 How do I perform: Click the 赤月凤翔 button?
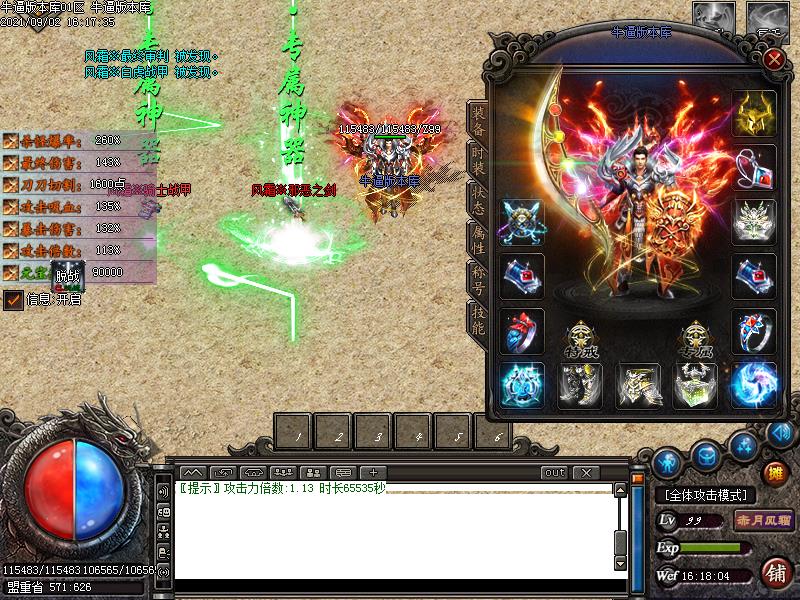point(765,520)
